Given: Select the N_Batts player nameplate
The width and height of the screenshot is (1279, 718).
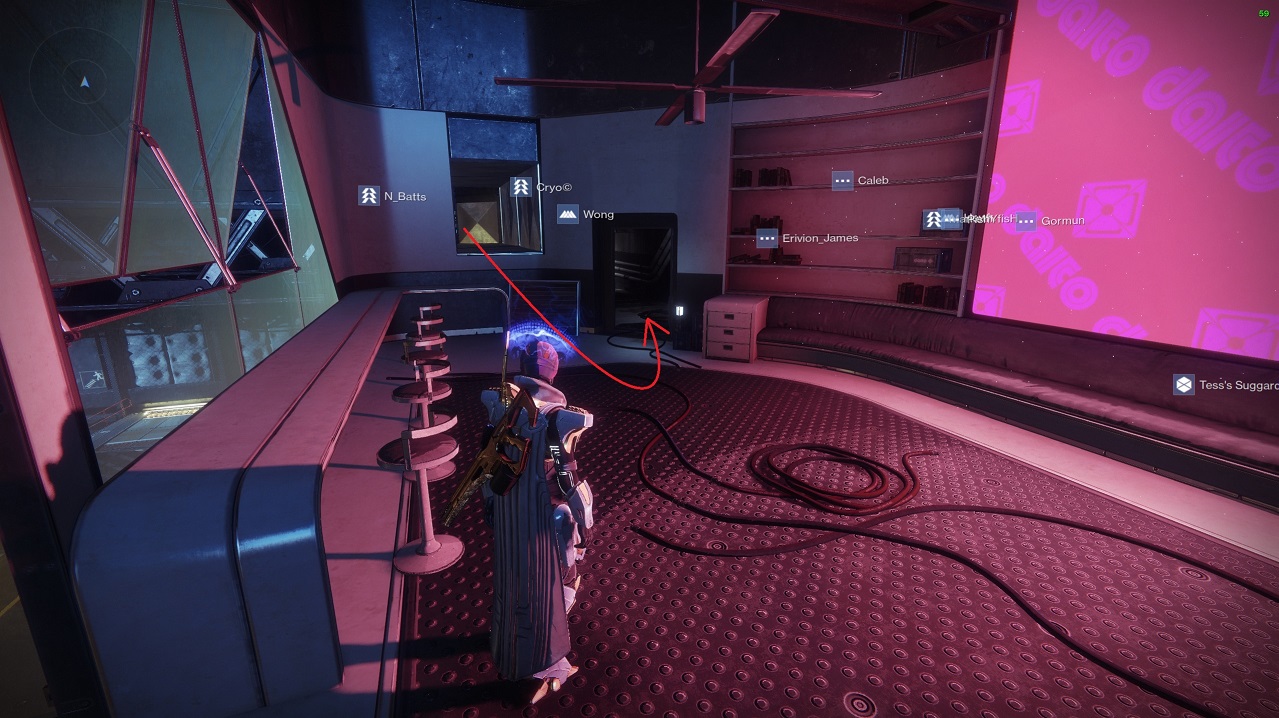Looking at the screenshot, I should (x=393, y=196).
